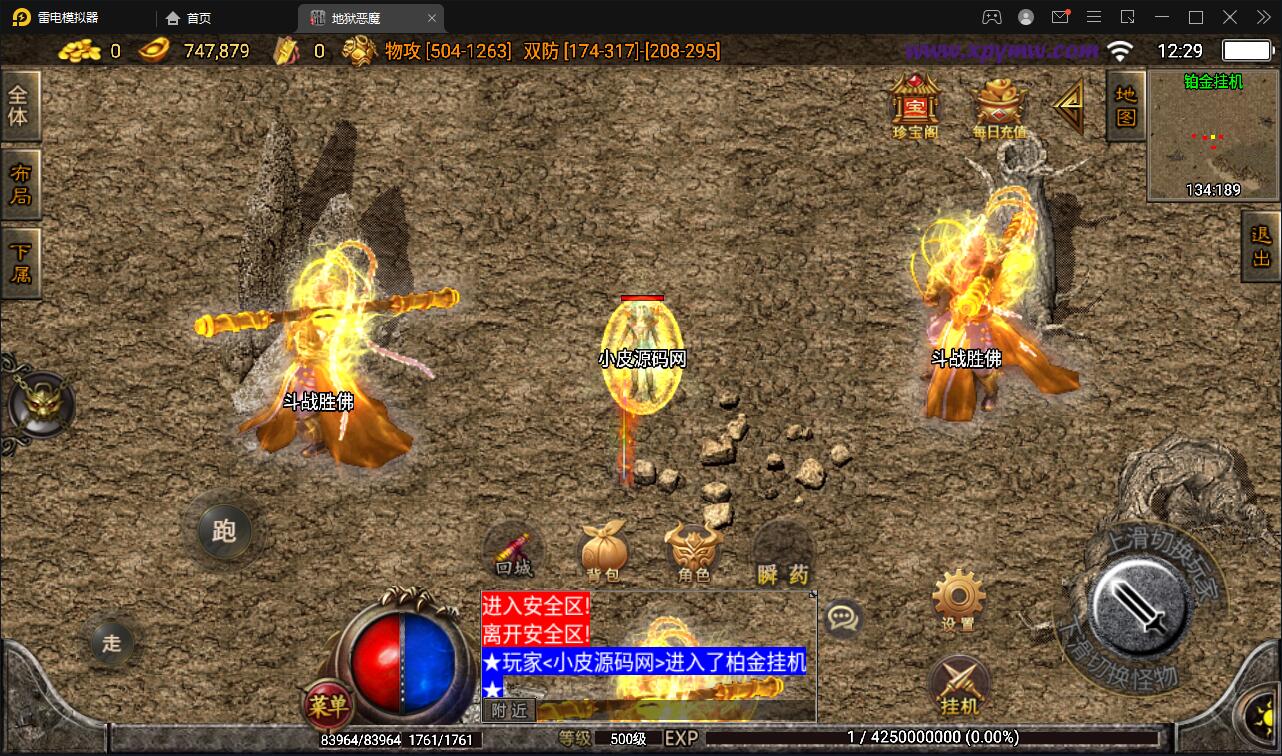
Task: Toggle 走 walk movement mode
Action: coord(111,643)
